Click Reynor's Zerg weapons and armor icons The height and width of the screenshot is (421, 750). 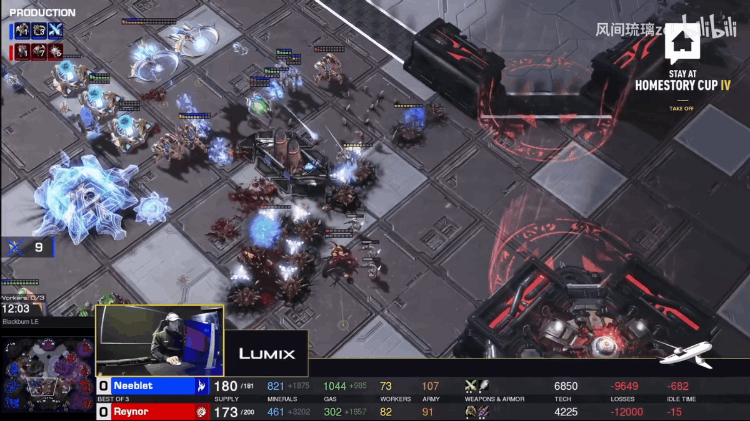click(477, 411)
